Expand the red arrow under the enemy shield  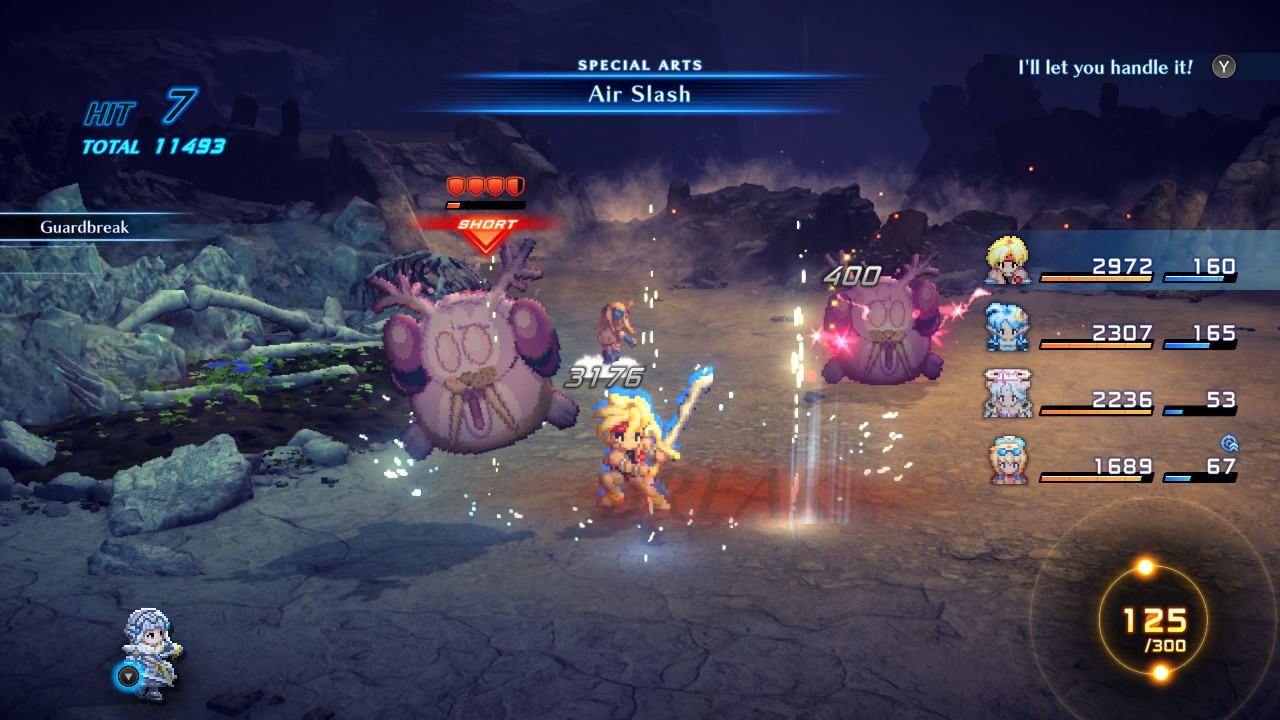coord(486,241)
